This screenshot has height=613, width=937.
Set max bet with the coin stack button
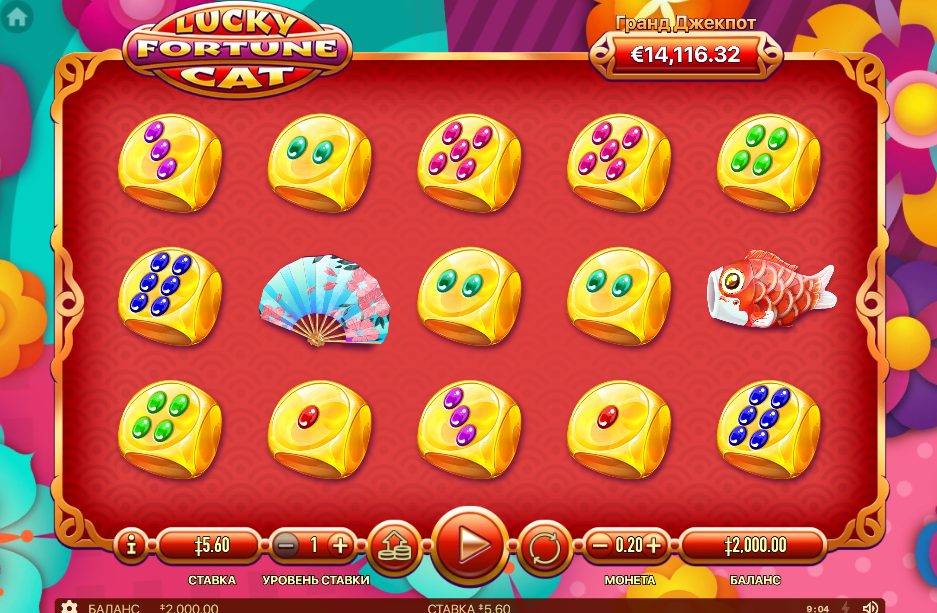[x=395, y=546]
